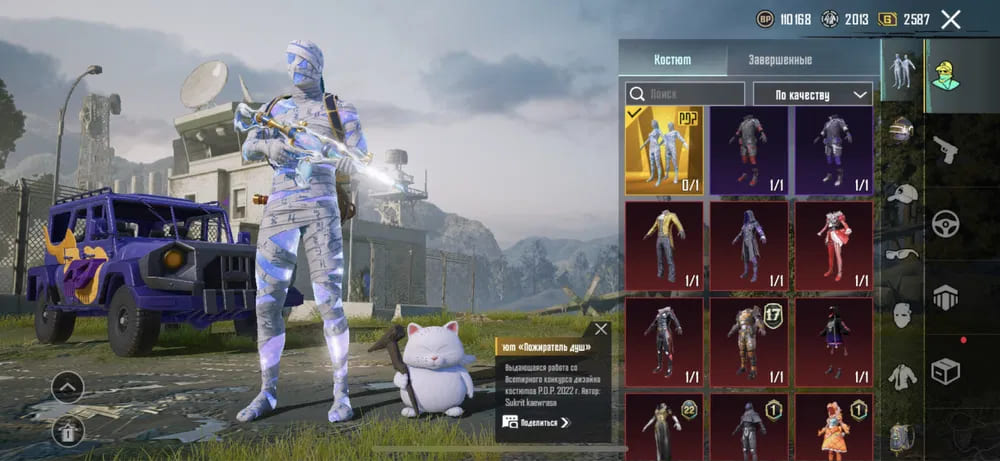Open the glasses category
Screen dimensions: 1000x461
click(902, 254)
